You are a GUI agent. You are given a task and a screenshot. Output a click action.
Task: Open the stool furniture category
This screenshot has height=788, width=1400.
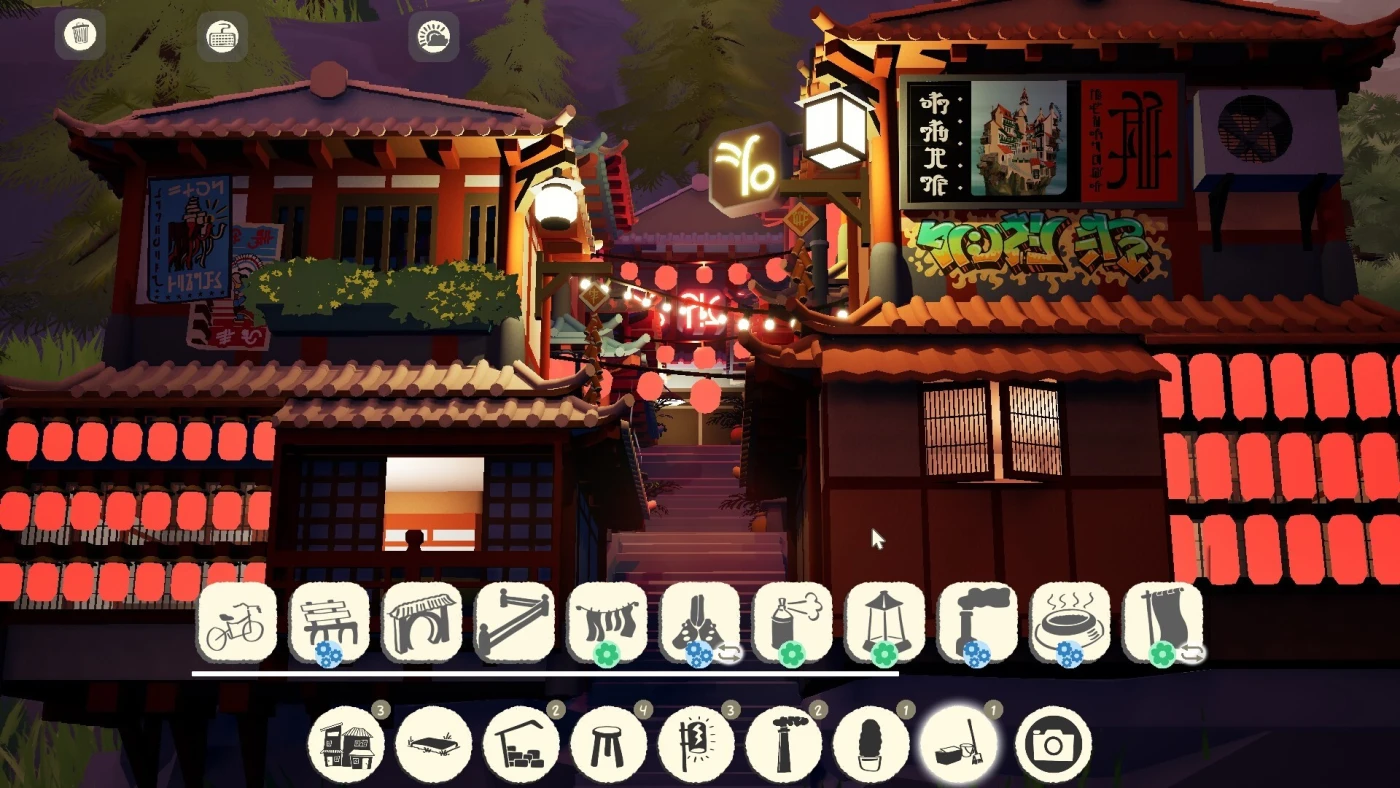[609, 745]
